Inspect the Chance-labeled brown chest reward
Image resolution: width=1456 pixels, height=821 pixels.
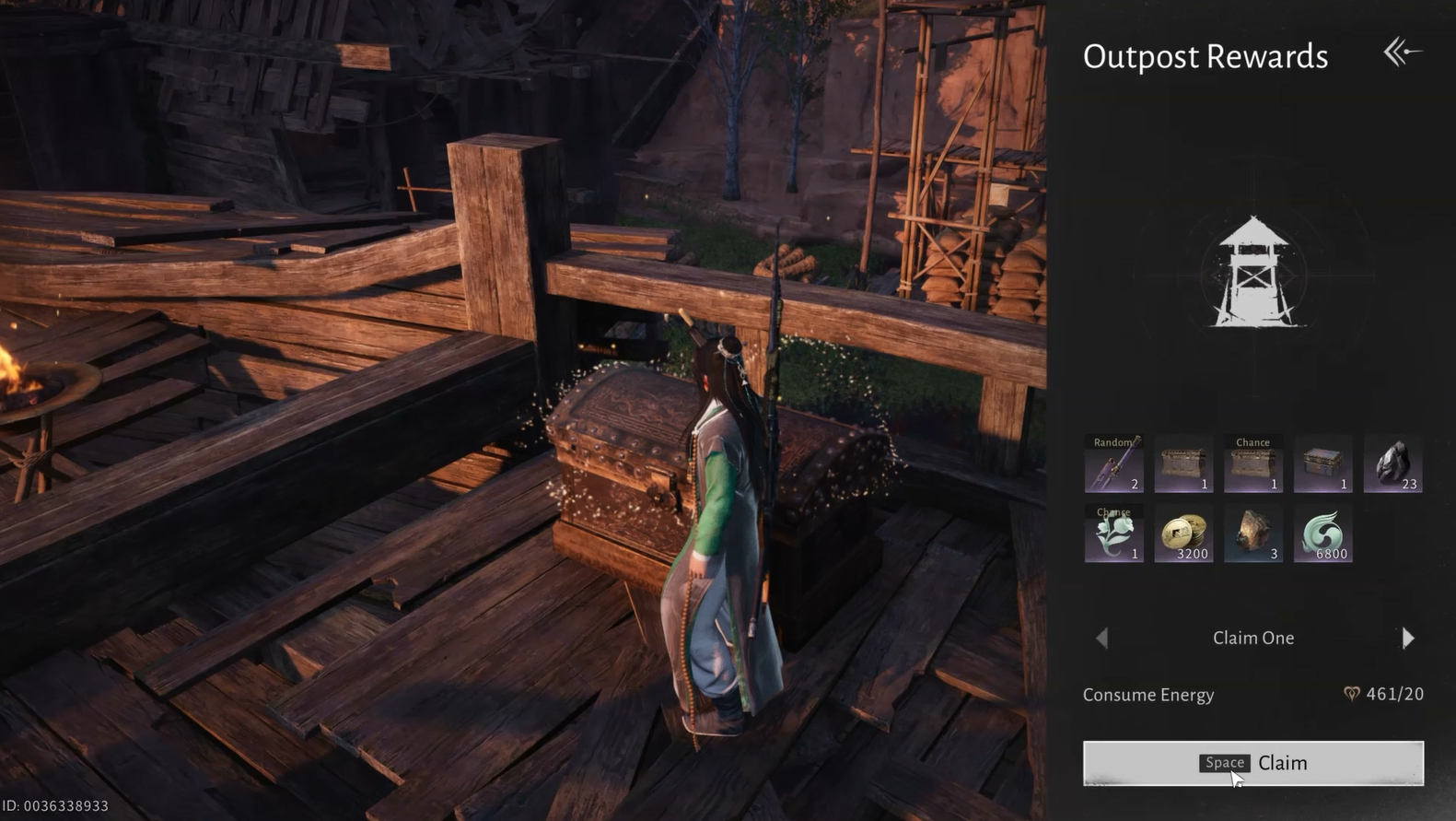point(1252,464)
